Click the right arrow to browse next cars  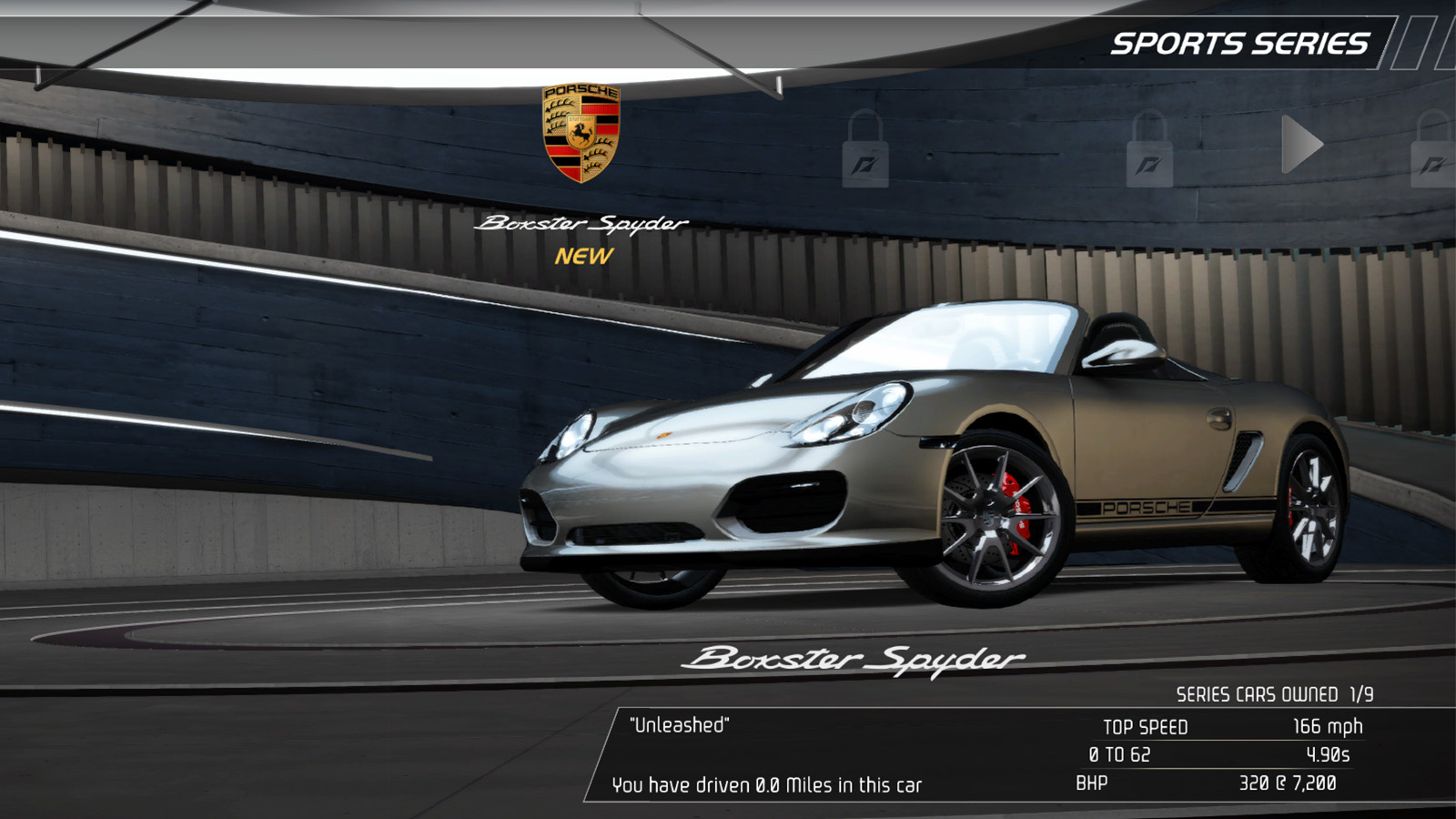point(1301,145)
